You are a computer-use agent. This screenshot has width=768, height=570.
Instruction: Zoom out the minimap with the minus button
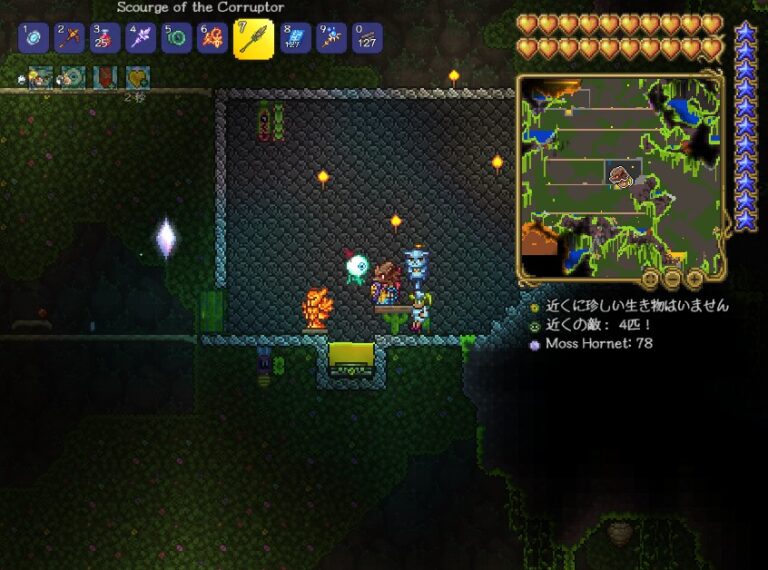(x=672, y=278)
